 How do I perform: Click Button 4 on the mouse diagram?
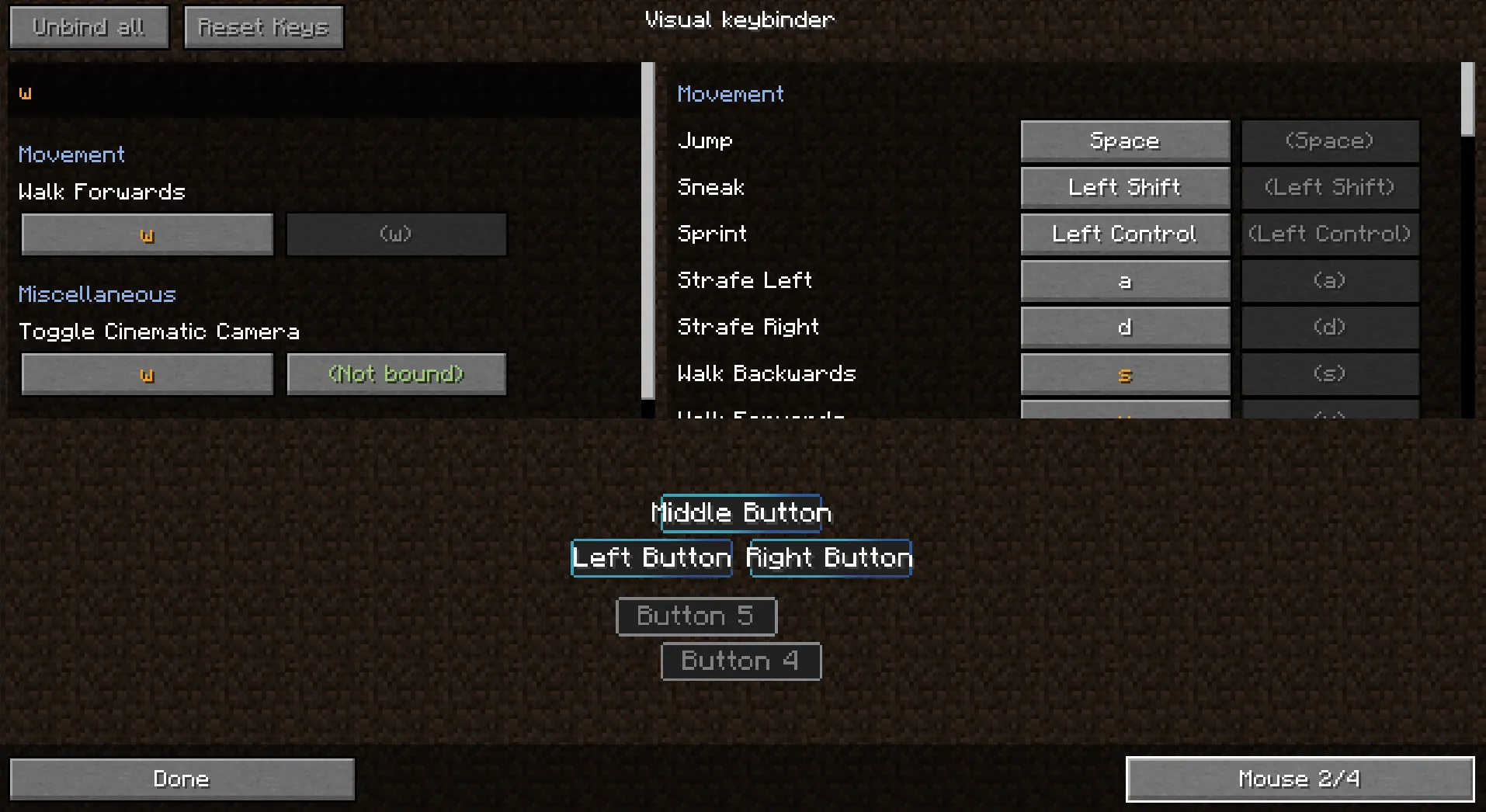point(740,661)
